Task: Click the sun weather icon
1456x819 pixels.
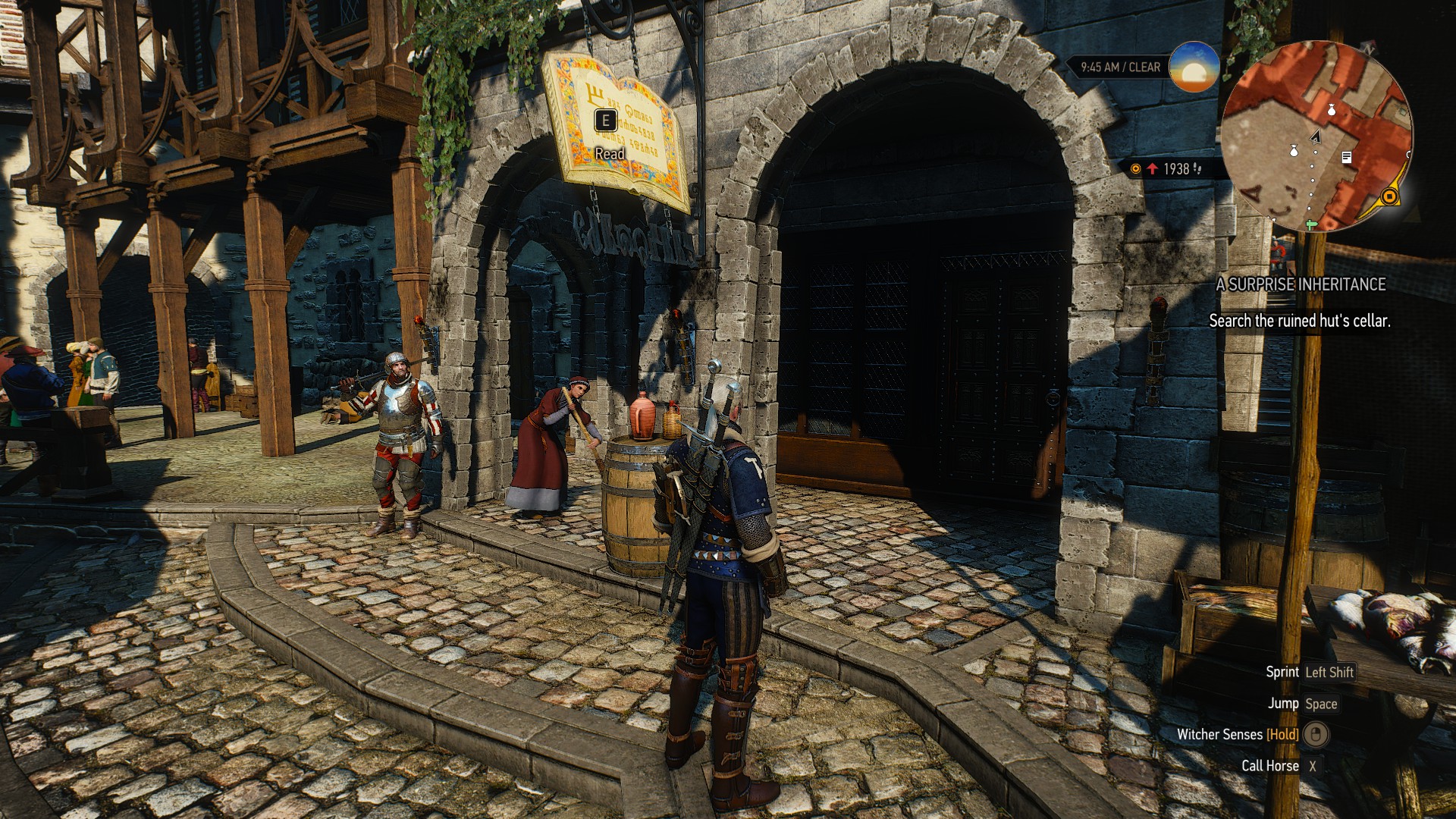Action: [x=1194, y=67]
